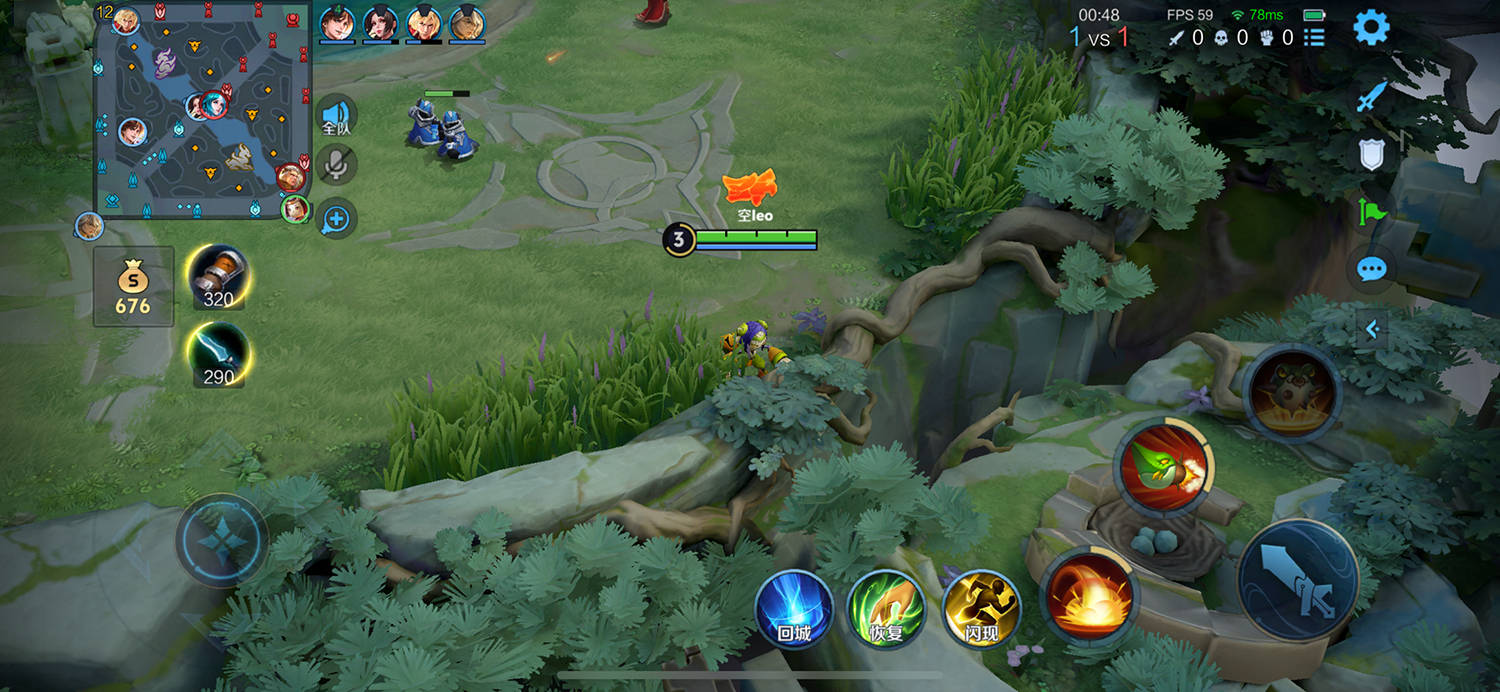Send the defend shield signal
1500x692 pixels.
coord(1371,154)
